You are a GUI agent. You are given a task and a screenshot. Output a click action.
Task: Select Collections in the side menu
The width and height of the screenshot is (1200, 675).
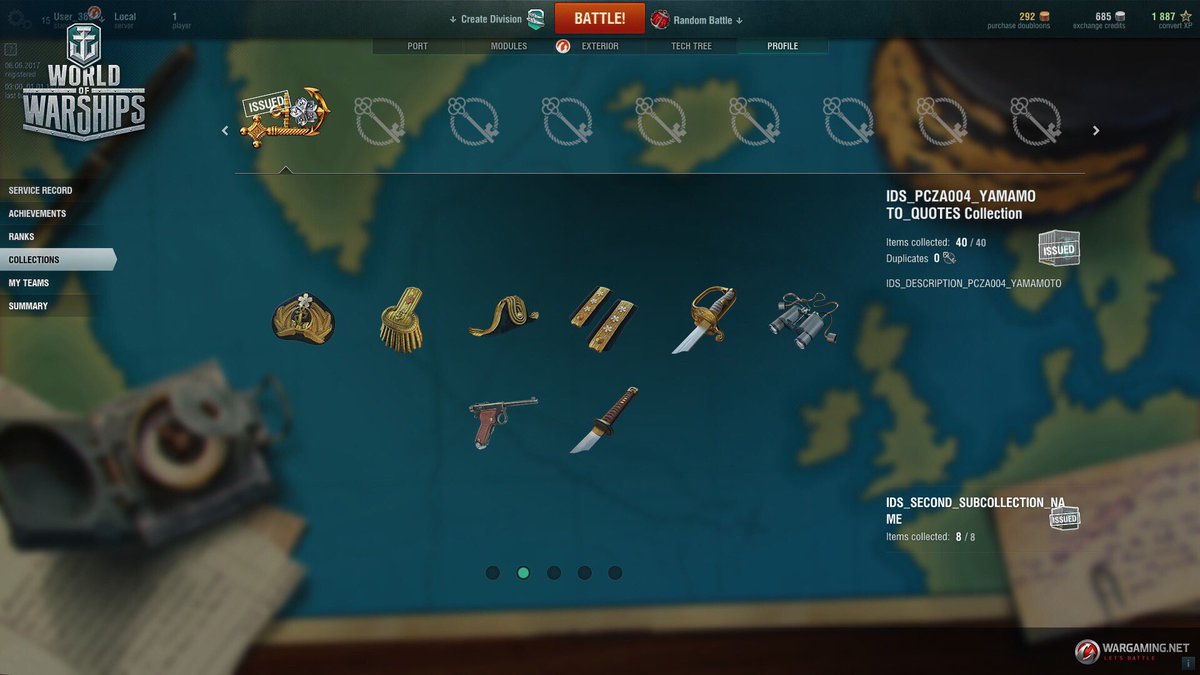(x=35, y=260)
